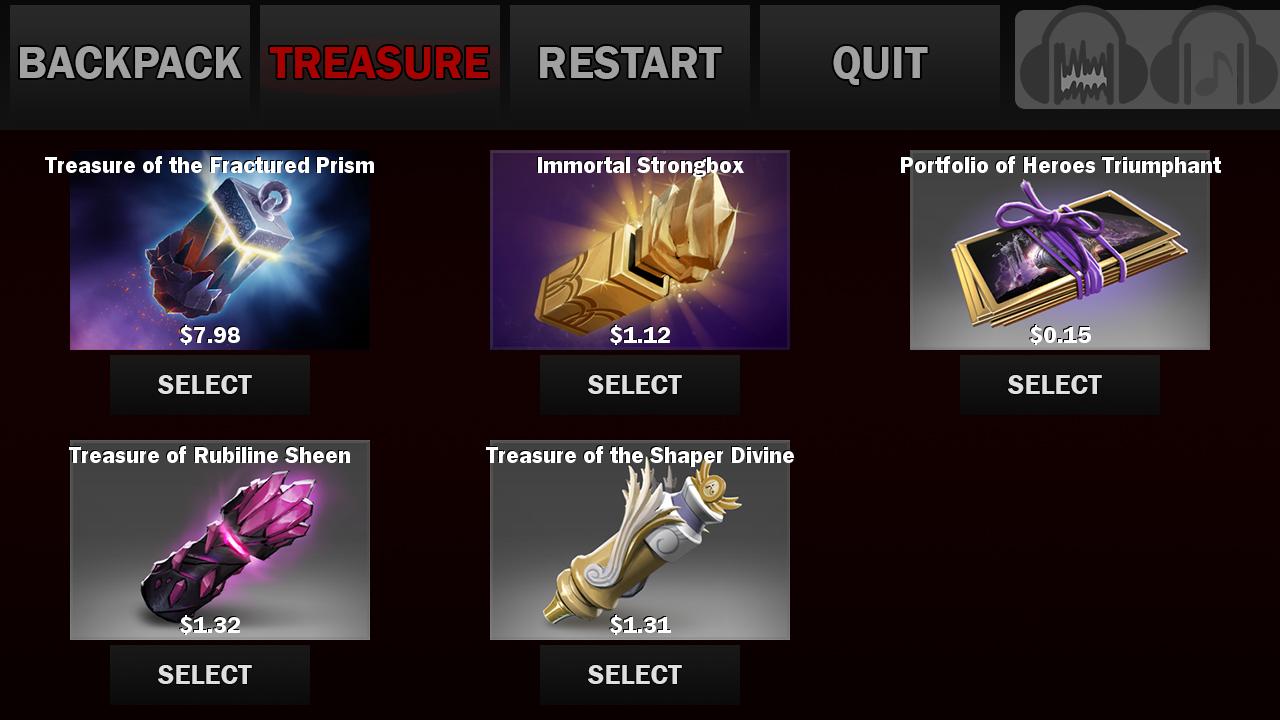Screen dimensions: 1280x720
Task: Click QUIT in the top menu
Action: (878, 62)
